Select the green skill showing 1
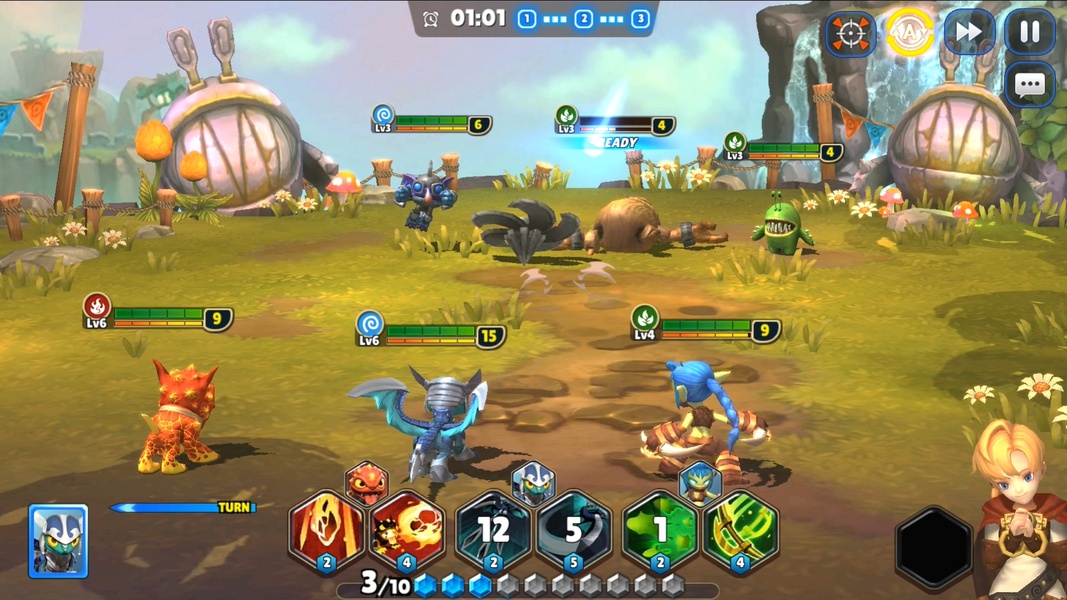 pyautogui.click(x=659, y=531)
